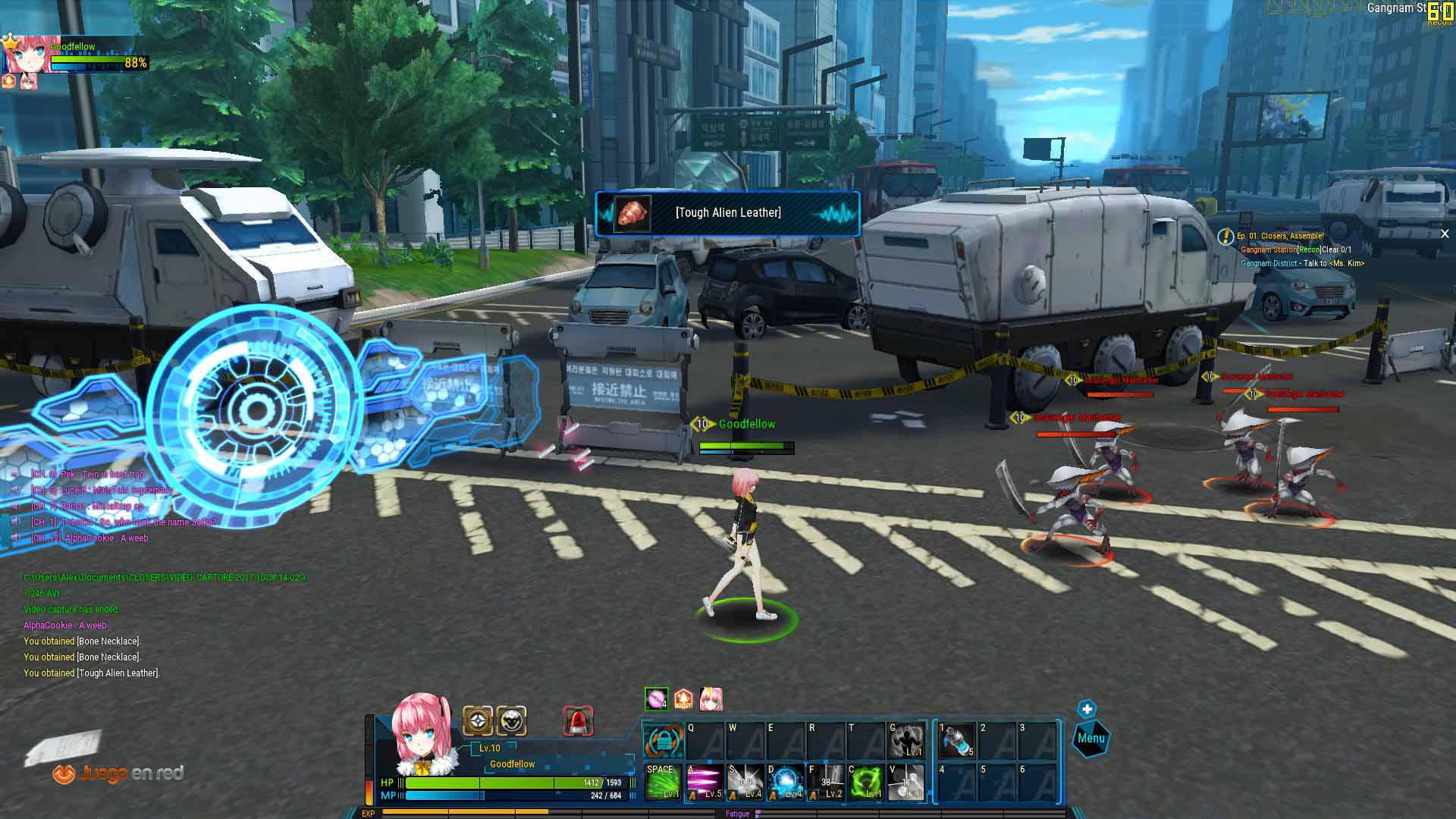Activate the SPACE green dash skill
The height and width of the screenshot is (819, 1456).
663,782
